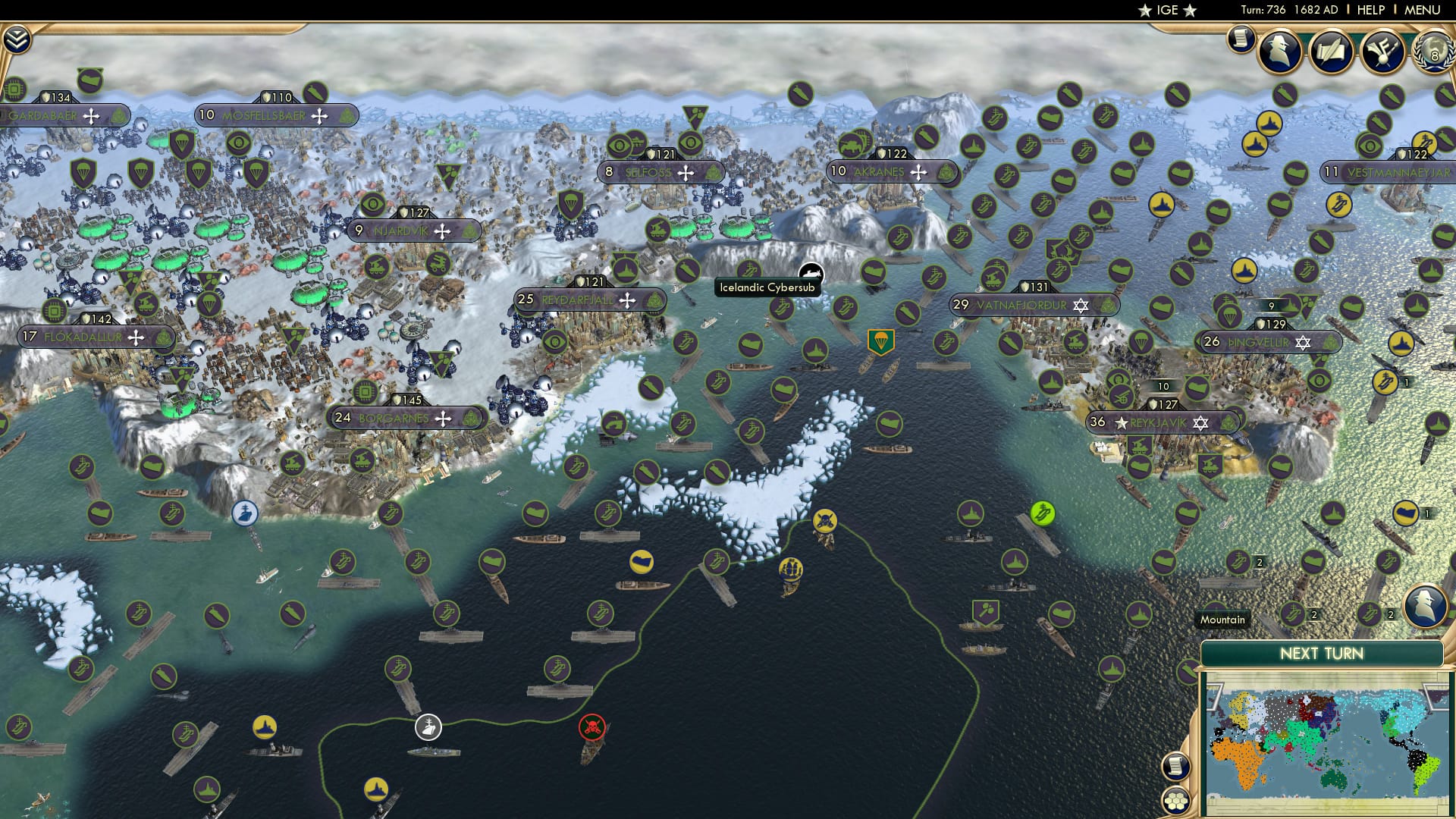
Task: Open the World Congress globe showing 8
Action: click(1433, 53)
